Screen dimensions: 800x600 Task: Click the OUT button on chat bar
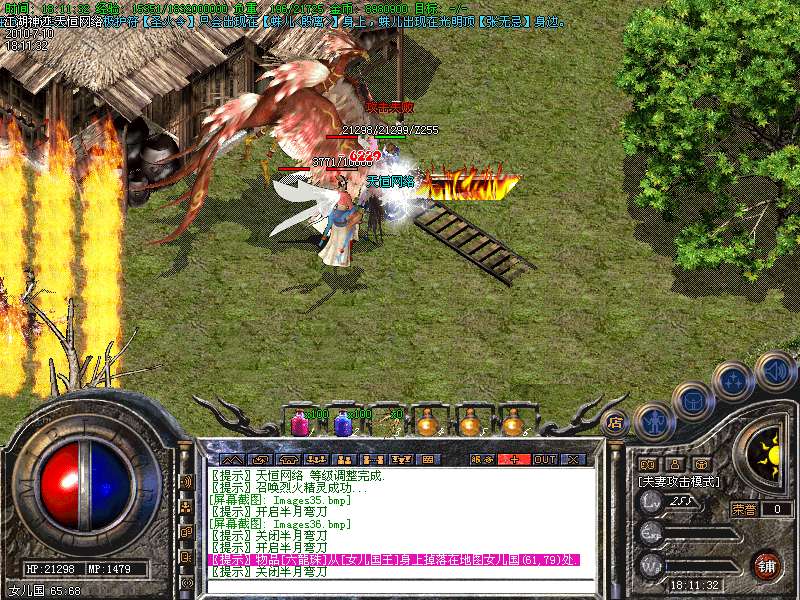pyautogui.click(x=544, y=459)
